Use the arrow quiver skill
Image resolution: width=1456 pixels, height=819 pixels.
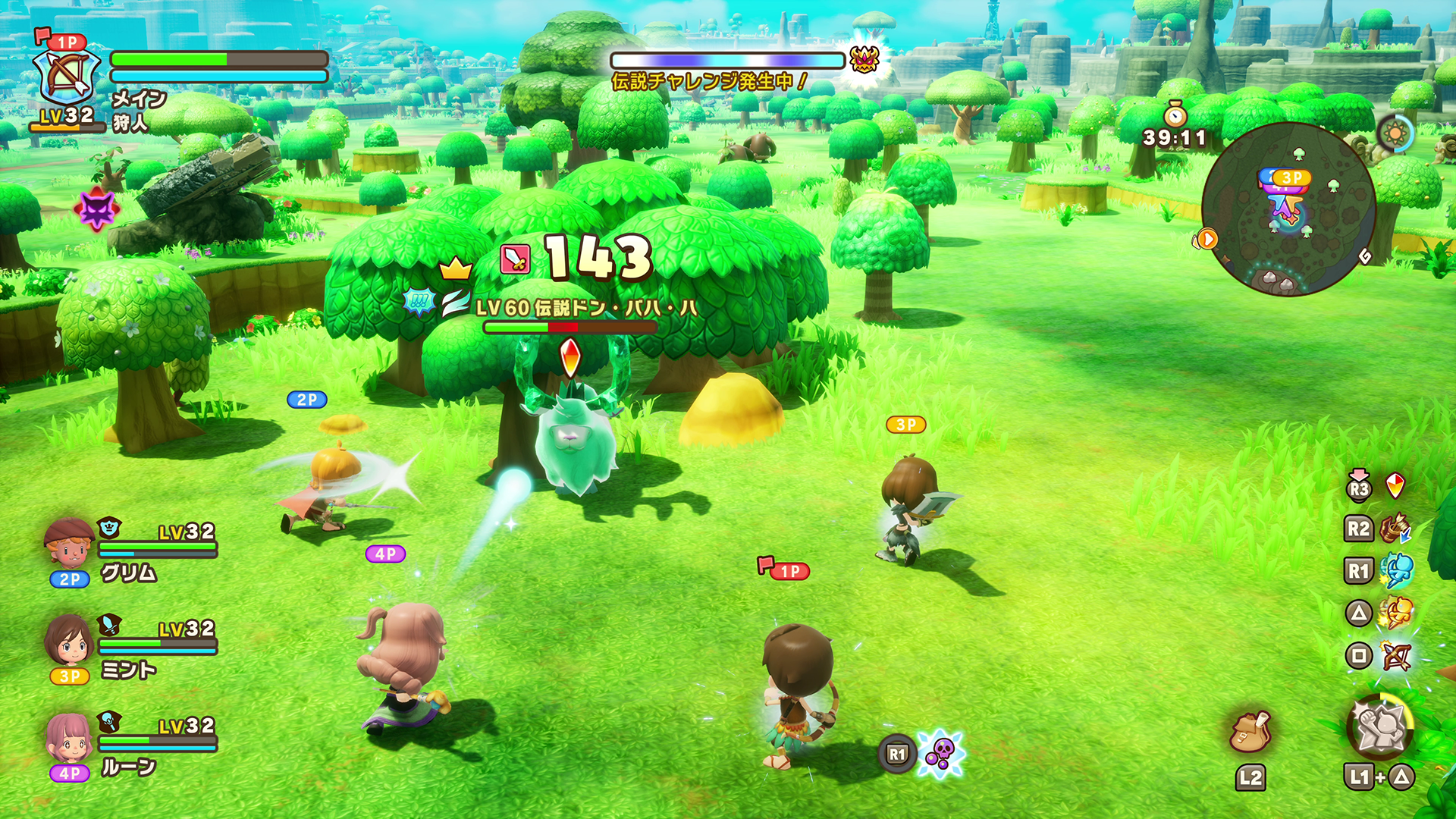1394,529
